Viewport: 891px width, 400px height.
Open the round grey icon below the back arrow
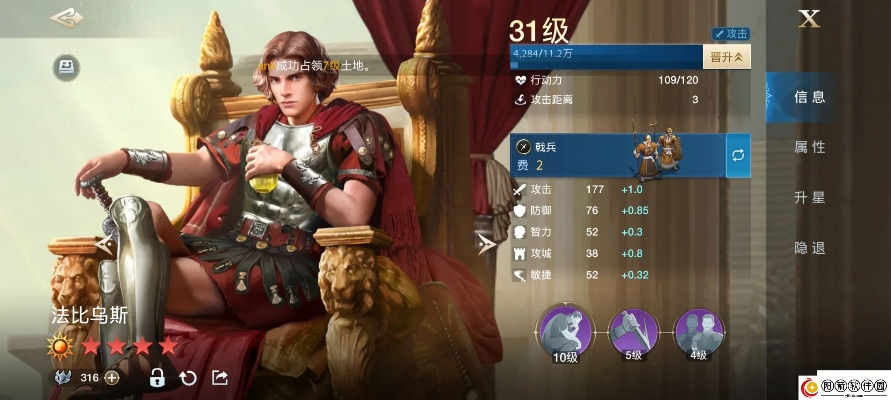pos(66,67)
